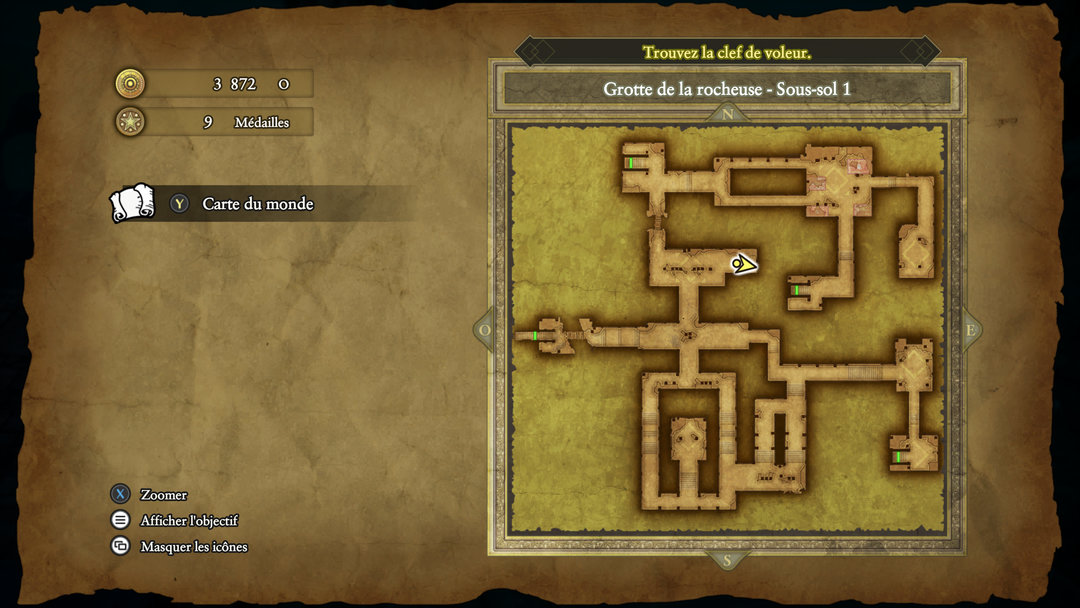Screen dimensions: 1080x608
Task: Select the objective banner Trouvez la clef de voleur
Action: pyautogui.click(x=727, y=52)
